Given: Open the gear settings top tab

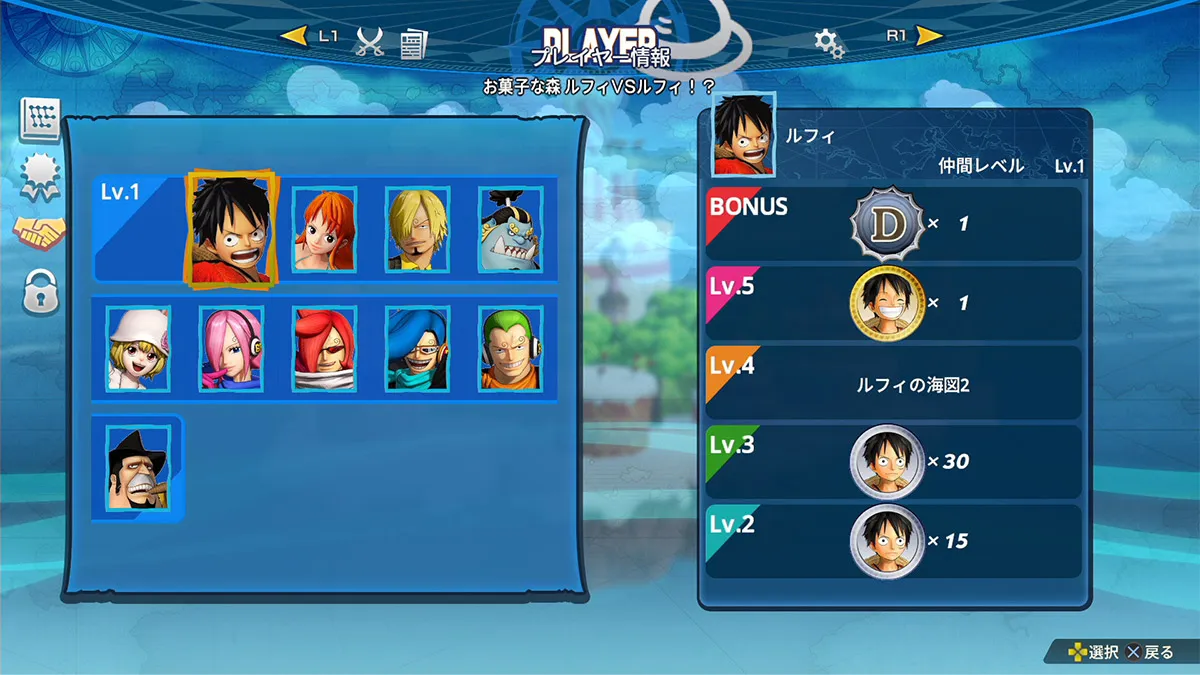Looking at the screenshot, I should coord(829,42).
